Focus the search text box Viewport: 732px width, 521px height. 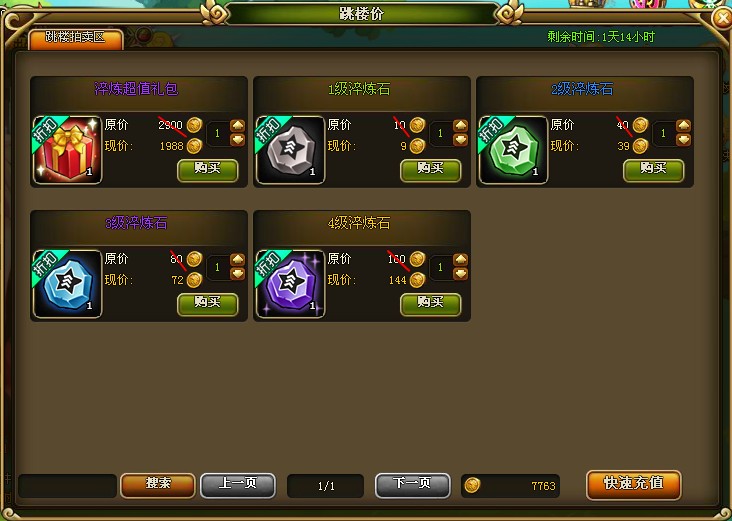coord(67,485)
